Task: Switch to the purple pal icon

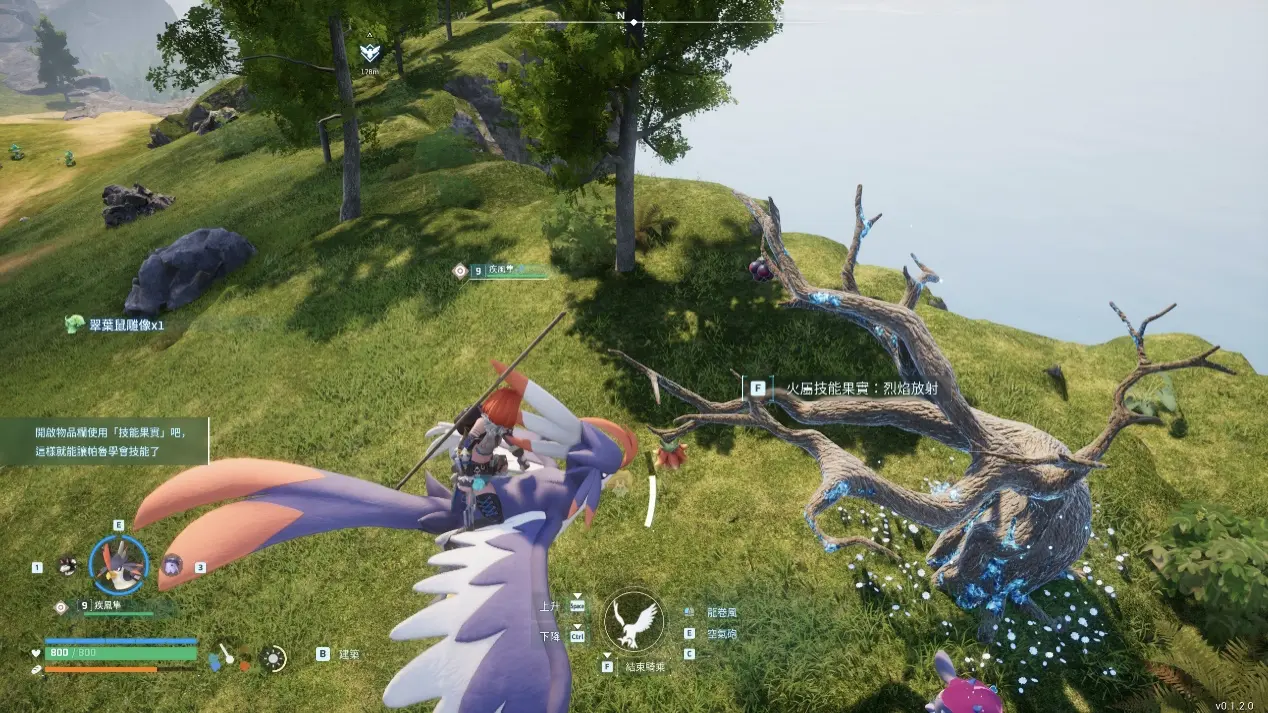Action: click(x=172, y=566)
